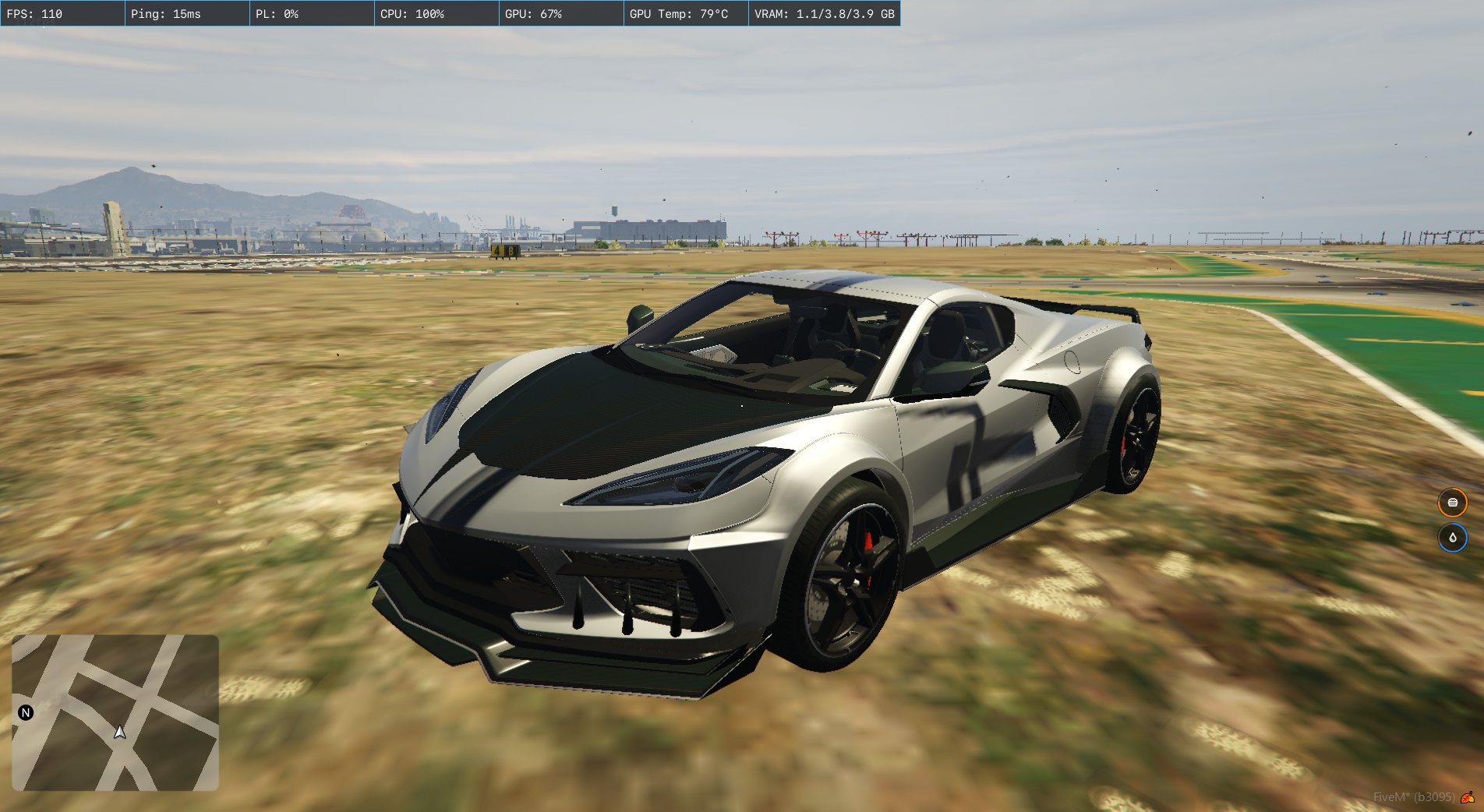Select the burger hunger status icon
Image resolution: width=1484 pixels, height=812 pixels.
tap(1452, 503)
